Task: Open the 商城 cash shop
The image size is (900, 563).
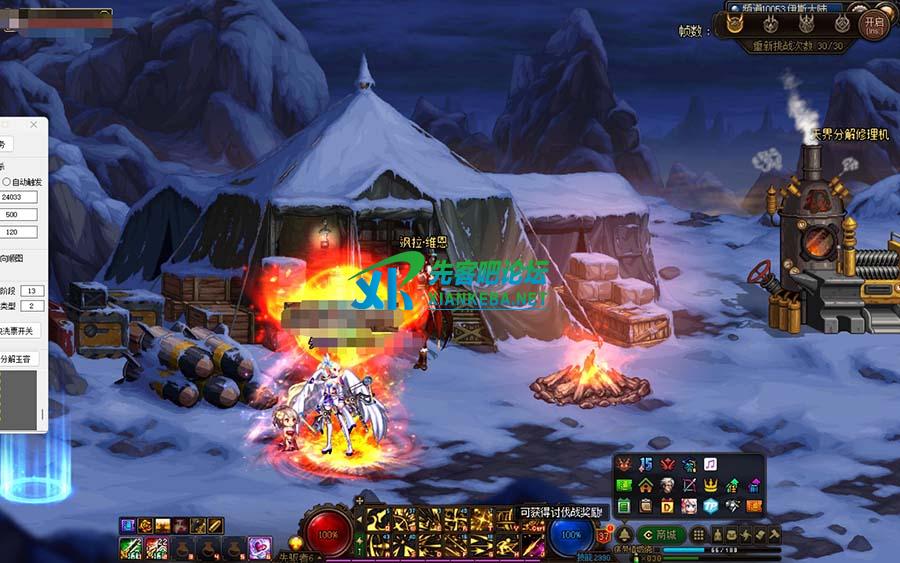Action: (x=660, y=535)
